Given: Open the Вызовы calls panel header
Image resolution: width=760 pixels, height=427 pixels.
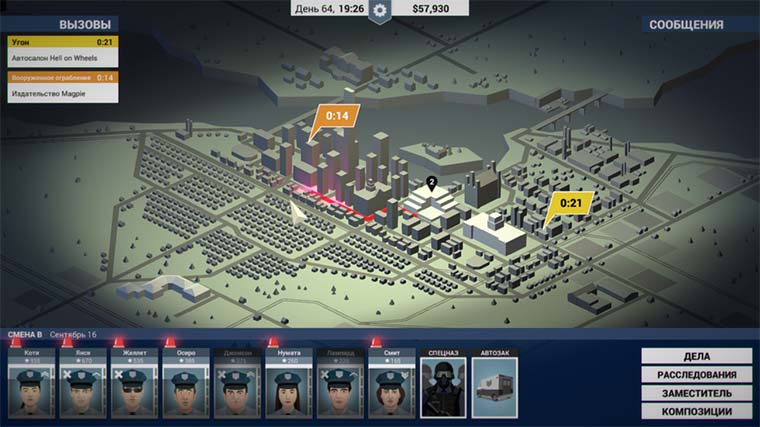Looking at the screenshot, I should click(x=60, y=24).
